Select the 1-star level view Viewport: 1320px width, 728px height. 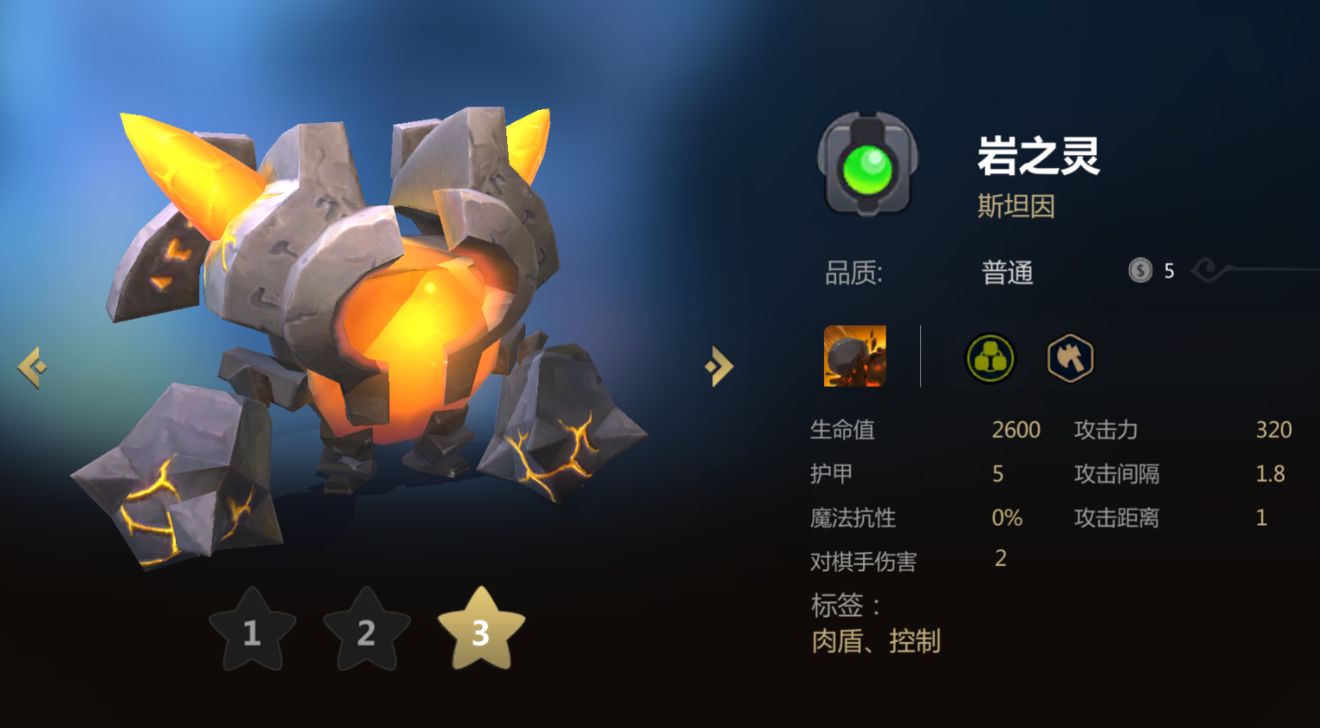tap(252, 631)
